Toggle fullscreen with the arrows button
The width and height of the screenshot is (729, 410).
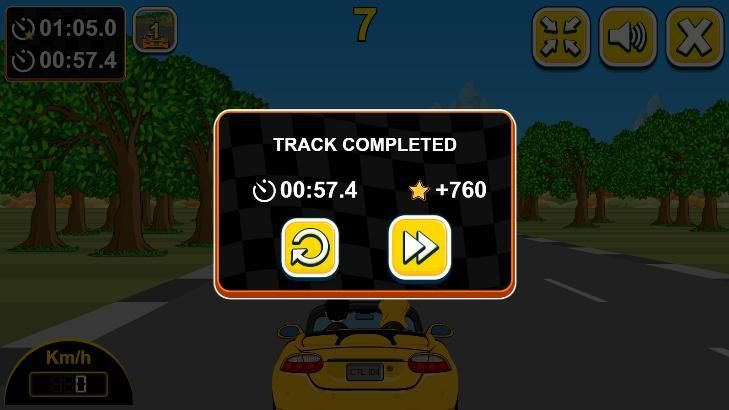point(561,37)
